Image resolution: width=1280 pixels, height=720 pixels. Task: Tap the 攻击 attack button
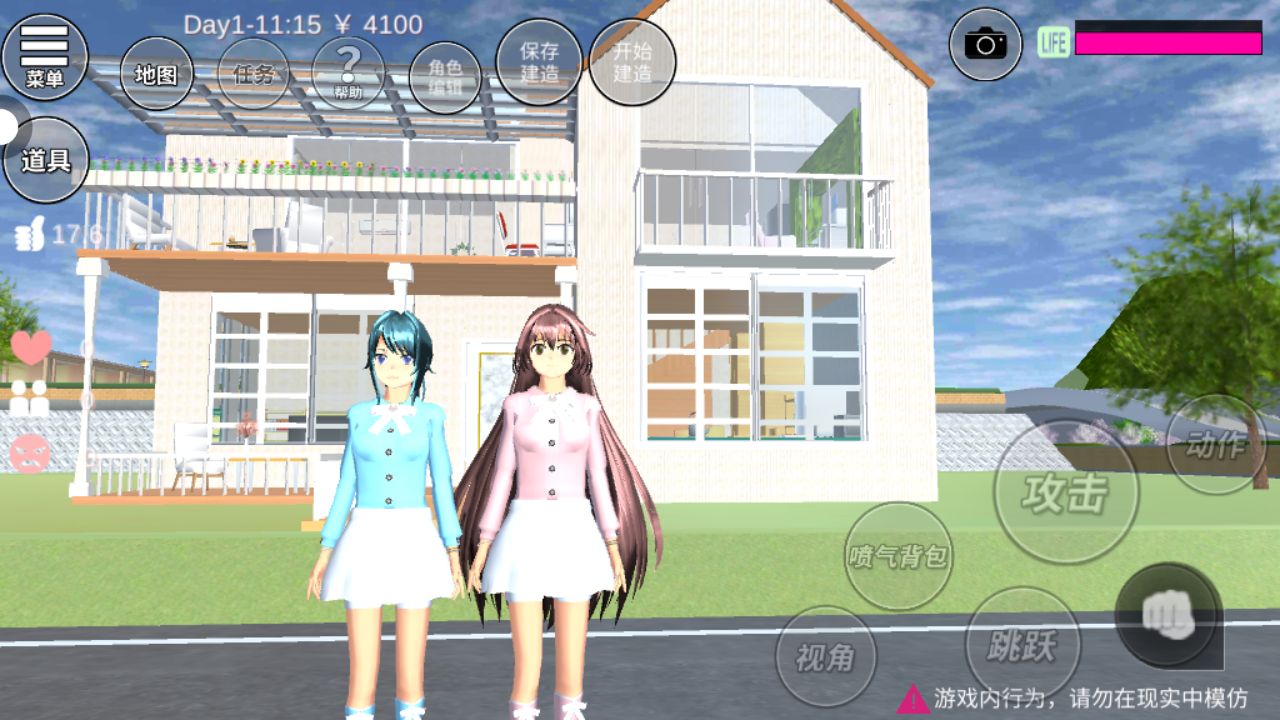click(x=1066, y=492)
